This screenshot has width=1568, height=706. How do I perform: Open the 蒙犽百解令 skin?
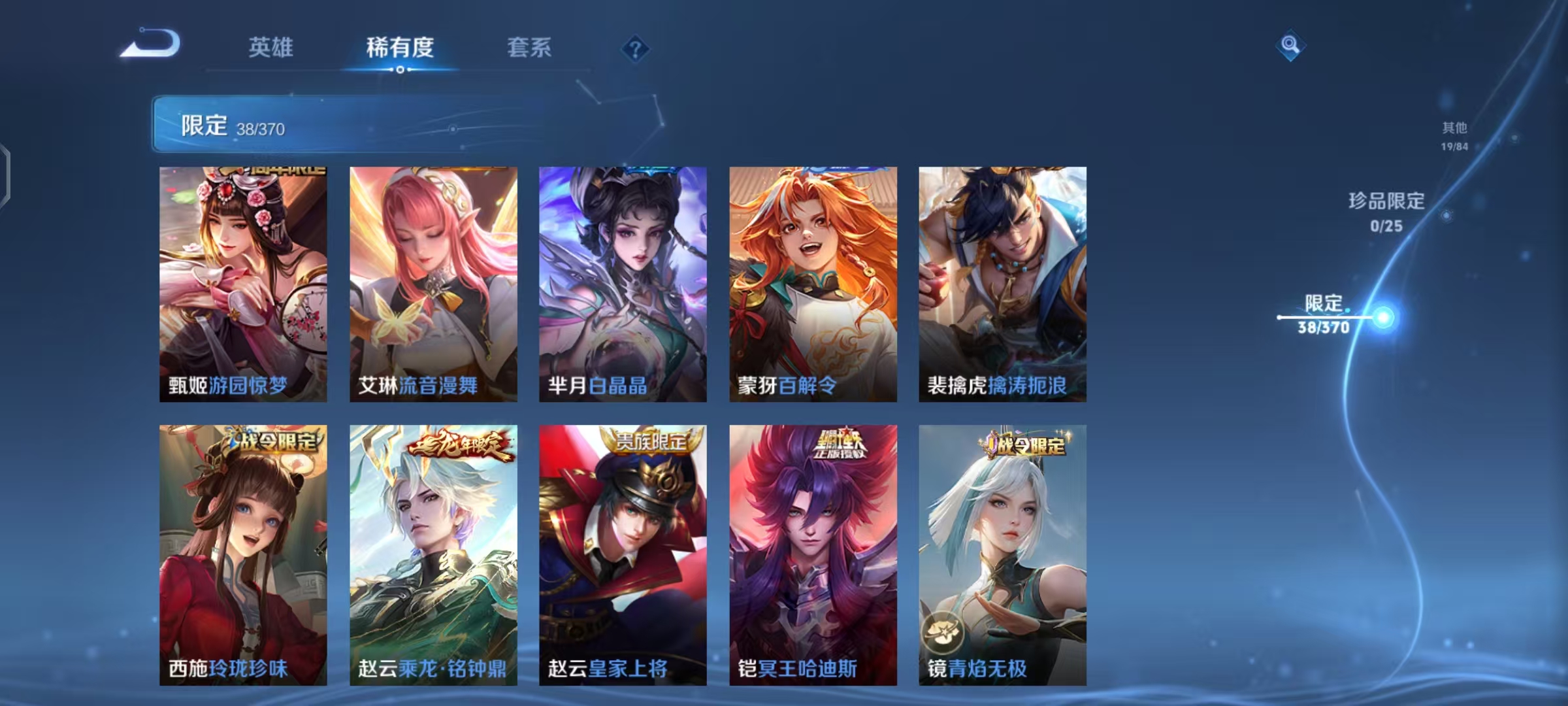point(812,281)
